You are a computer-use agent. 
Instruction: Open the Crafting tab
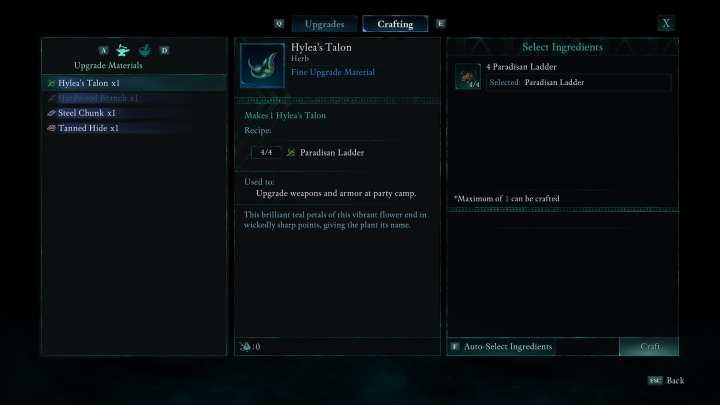coord(395,24)
